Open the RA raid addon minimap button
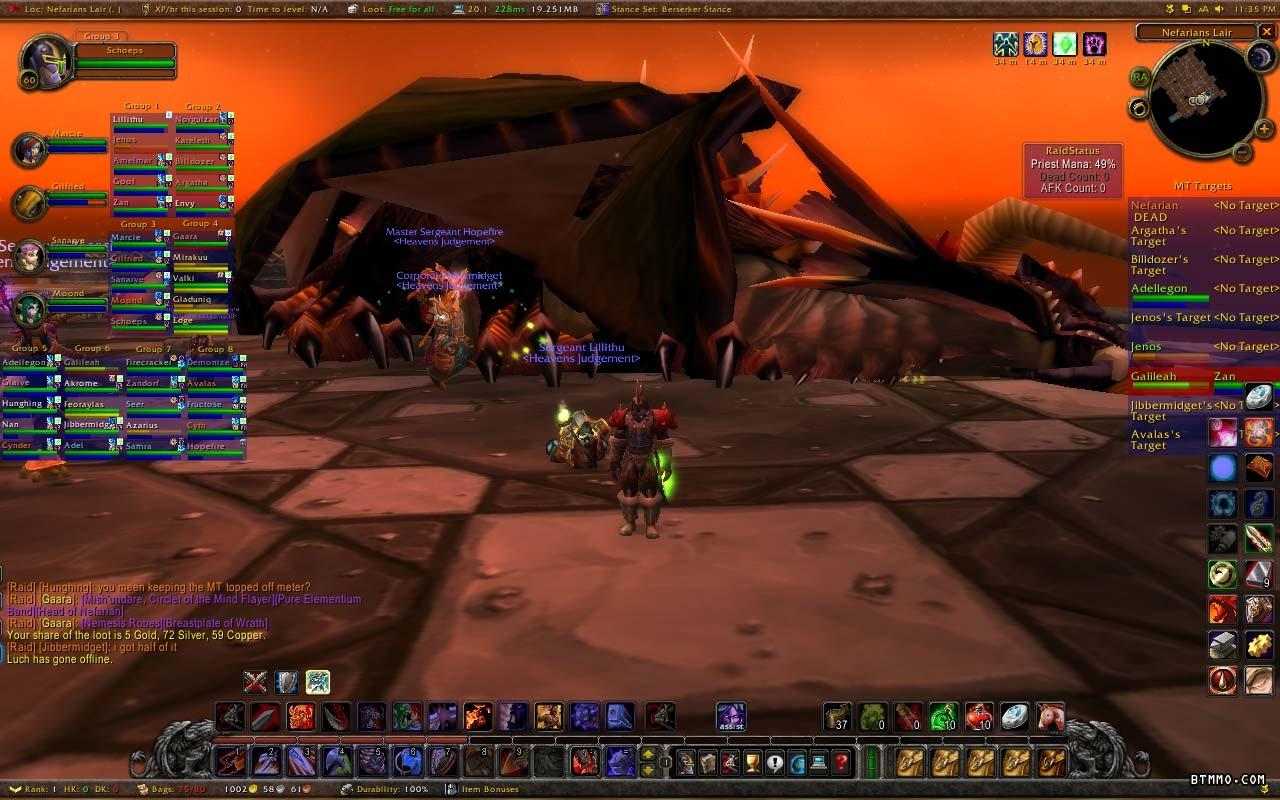Screen dimensions: 1280x800 [1140, 77]
